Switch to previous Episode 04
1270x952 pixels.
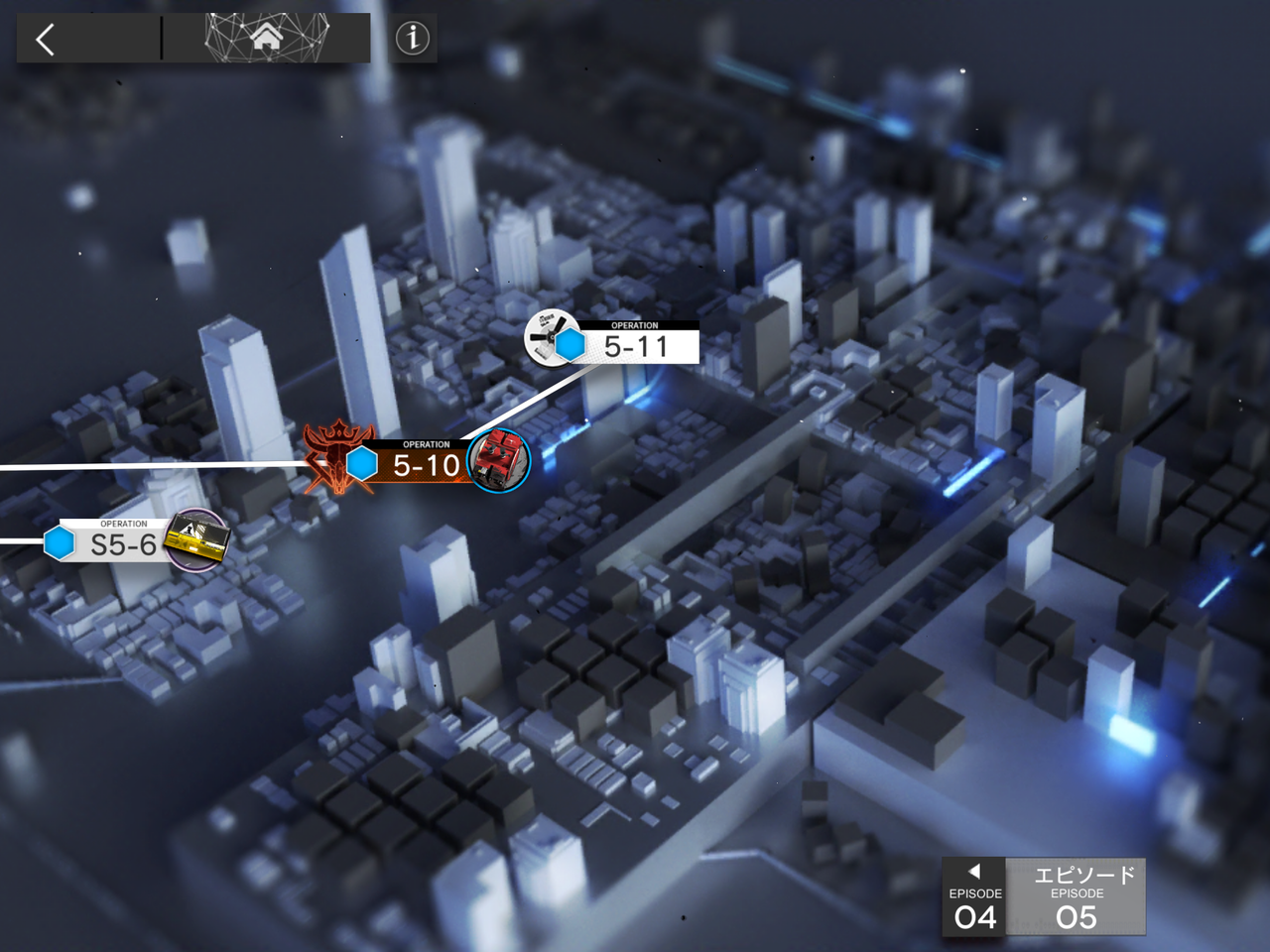(974, 897)
